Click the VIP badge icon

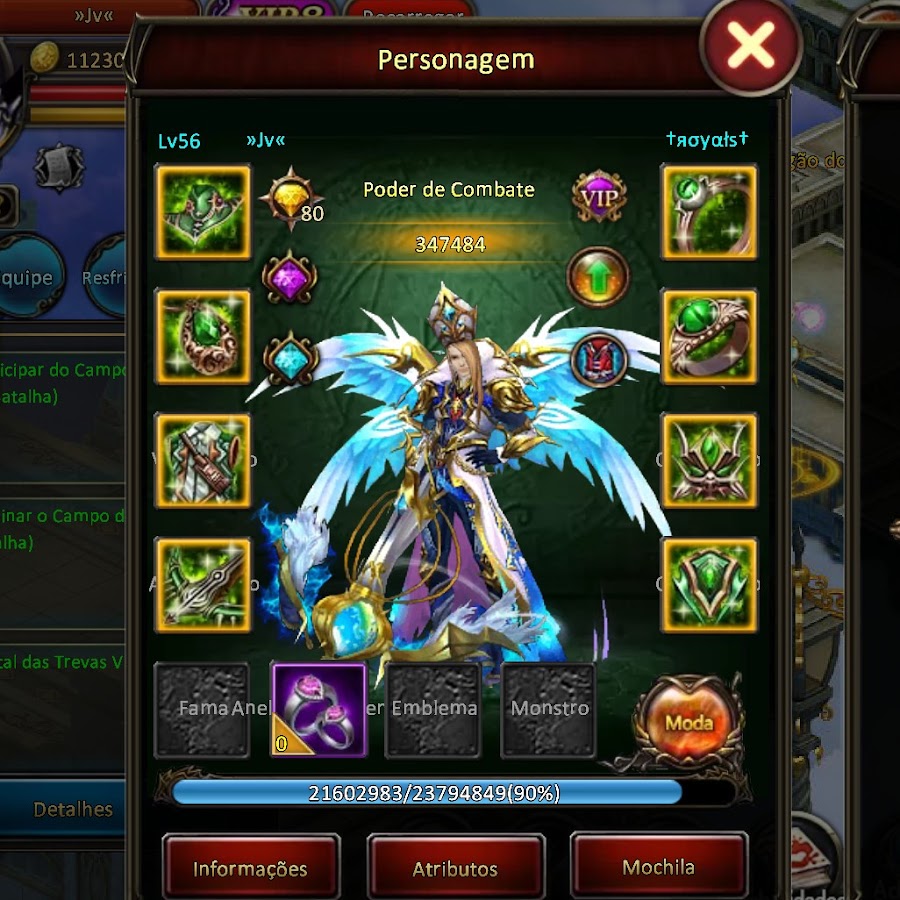599,197
